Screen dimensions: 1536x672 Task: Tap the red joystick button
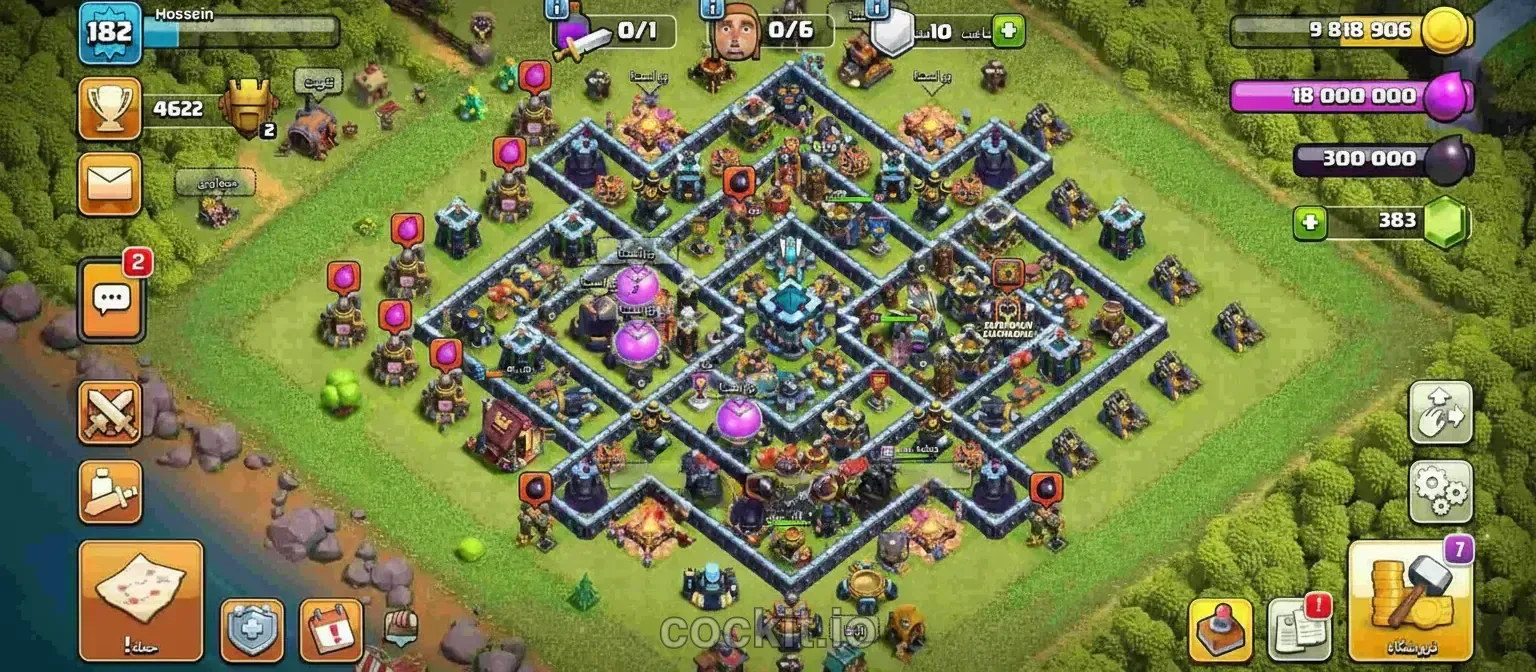coord(1220,630)
